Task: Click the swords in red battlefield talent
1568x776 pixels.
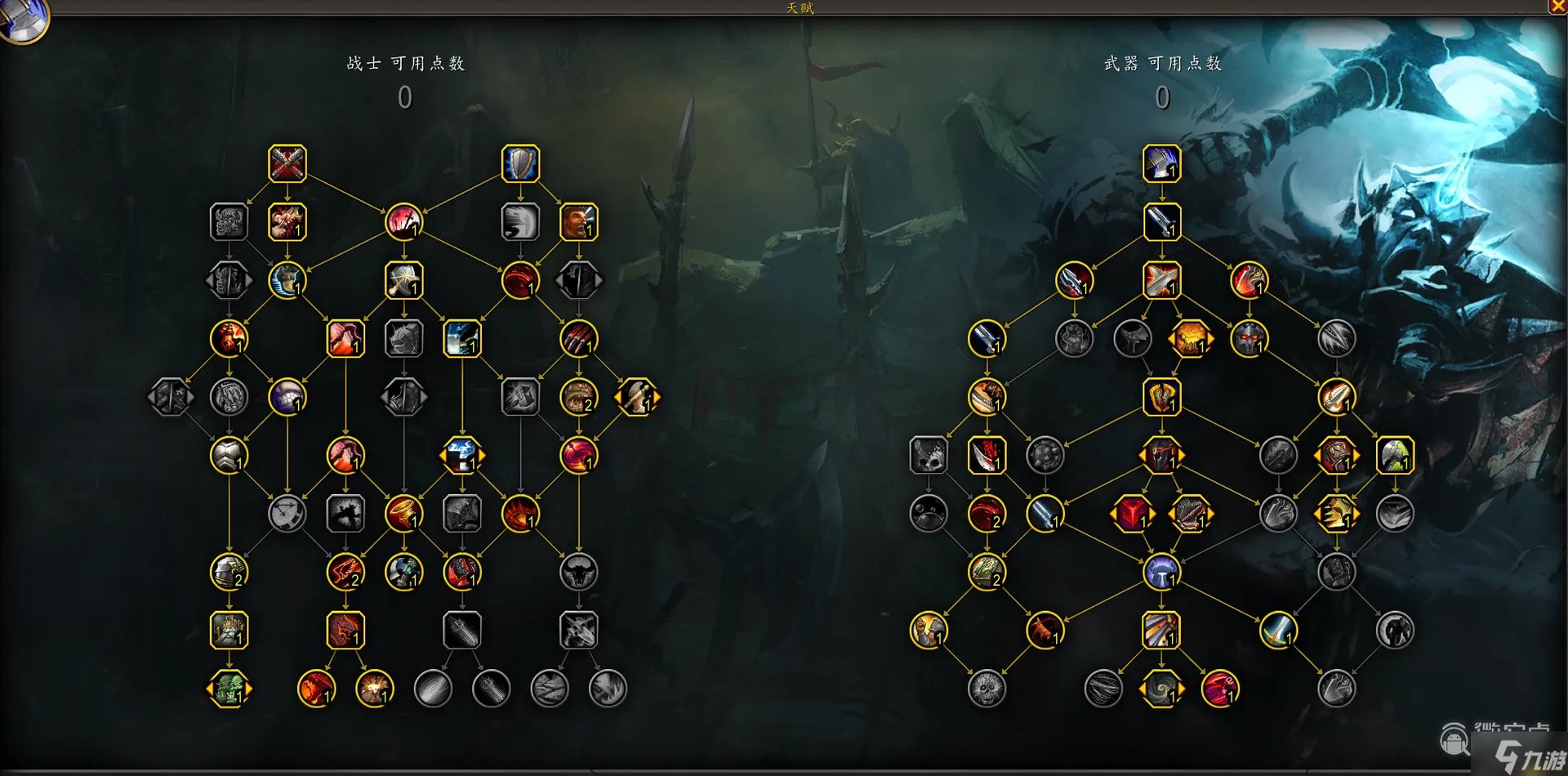Action: pyautogui.click(x=403, y=222)
